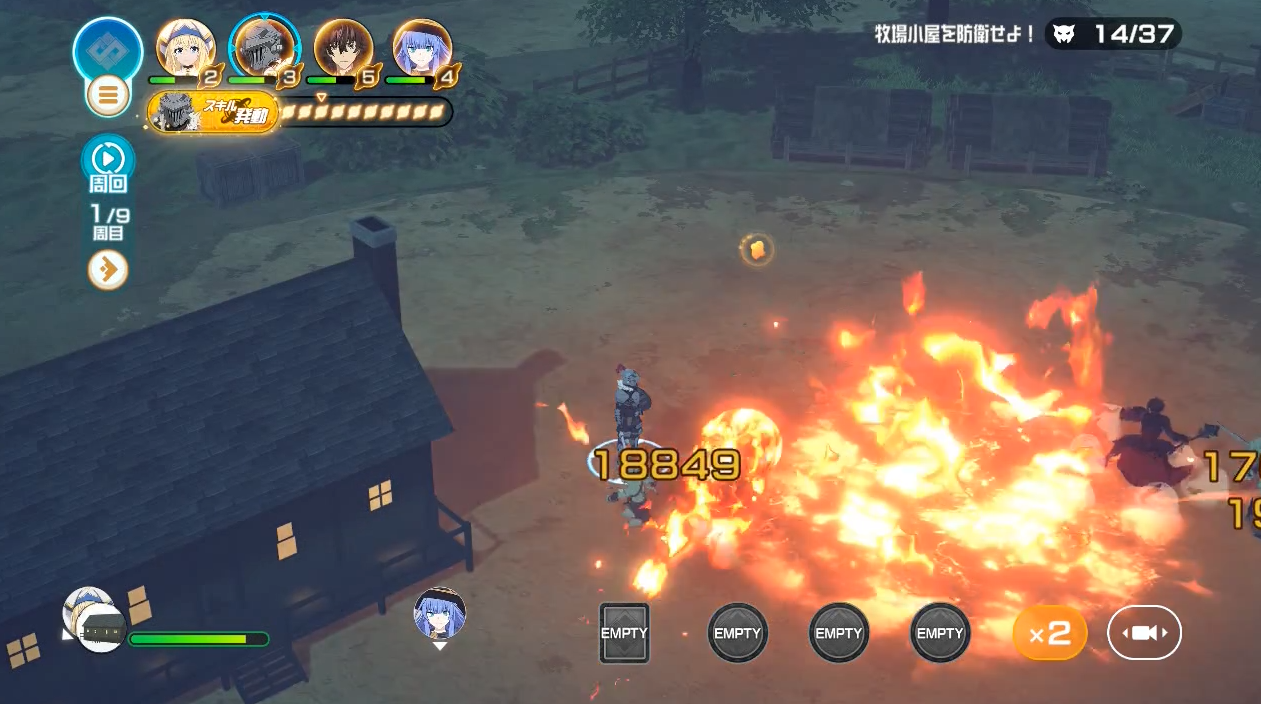Click the square EMPTY item slot
1261x704 pixels.
pyautogui.click(x=624, y=633)
